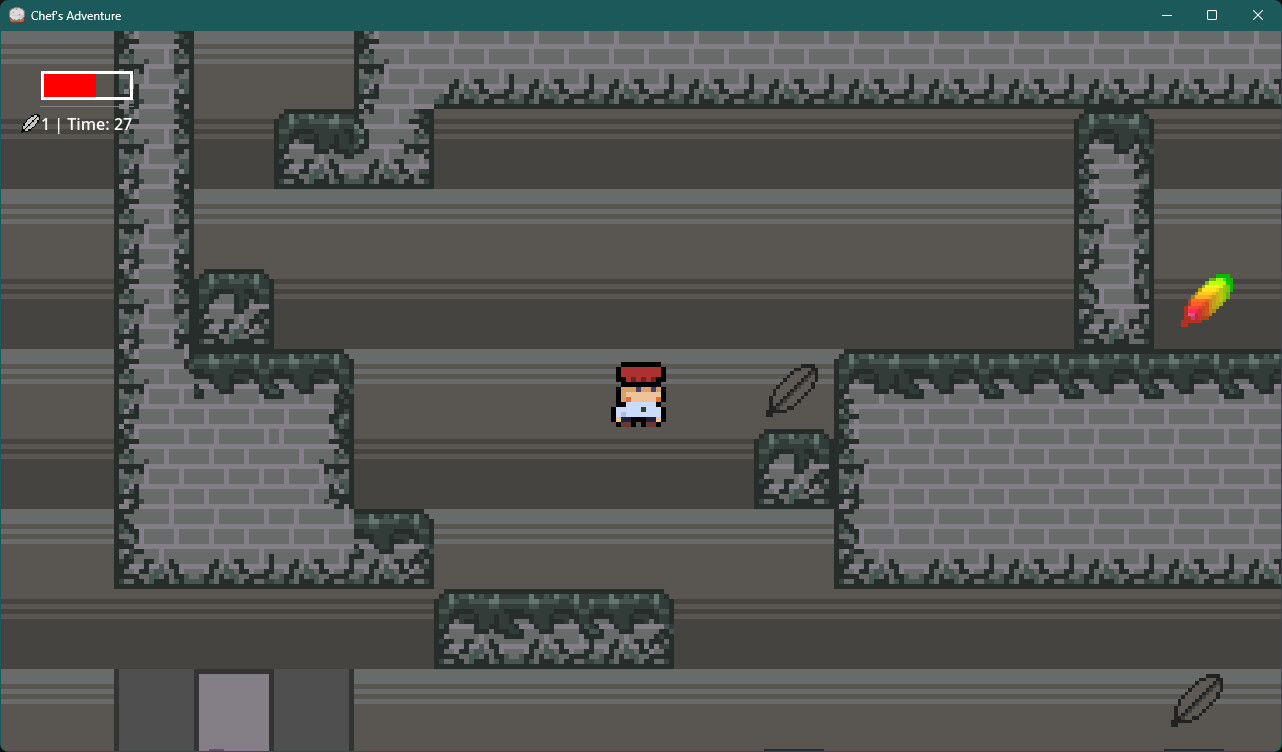
Task: Click the wide mossy platform near the bottom center
Action: 555,630
